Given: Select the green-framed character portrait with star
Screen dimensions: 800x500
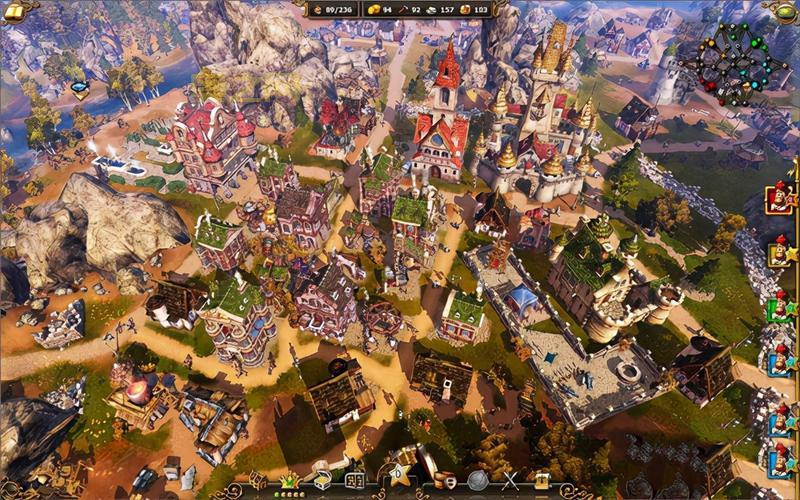Looking at the screenshot, I should tap(779, 308).
